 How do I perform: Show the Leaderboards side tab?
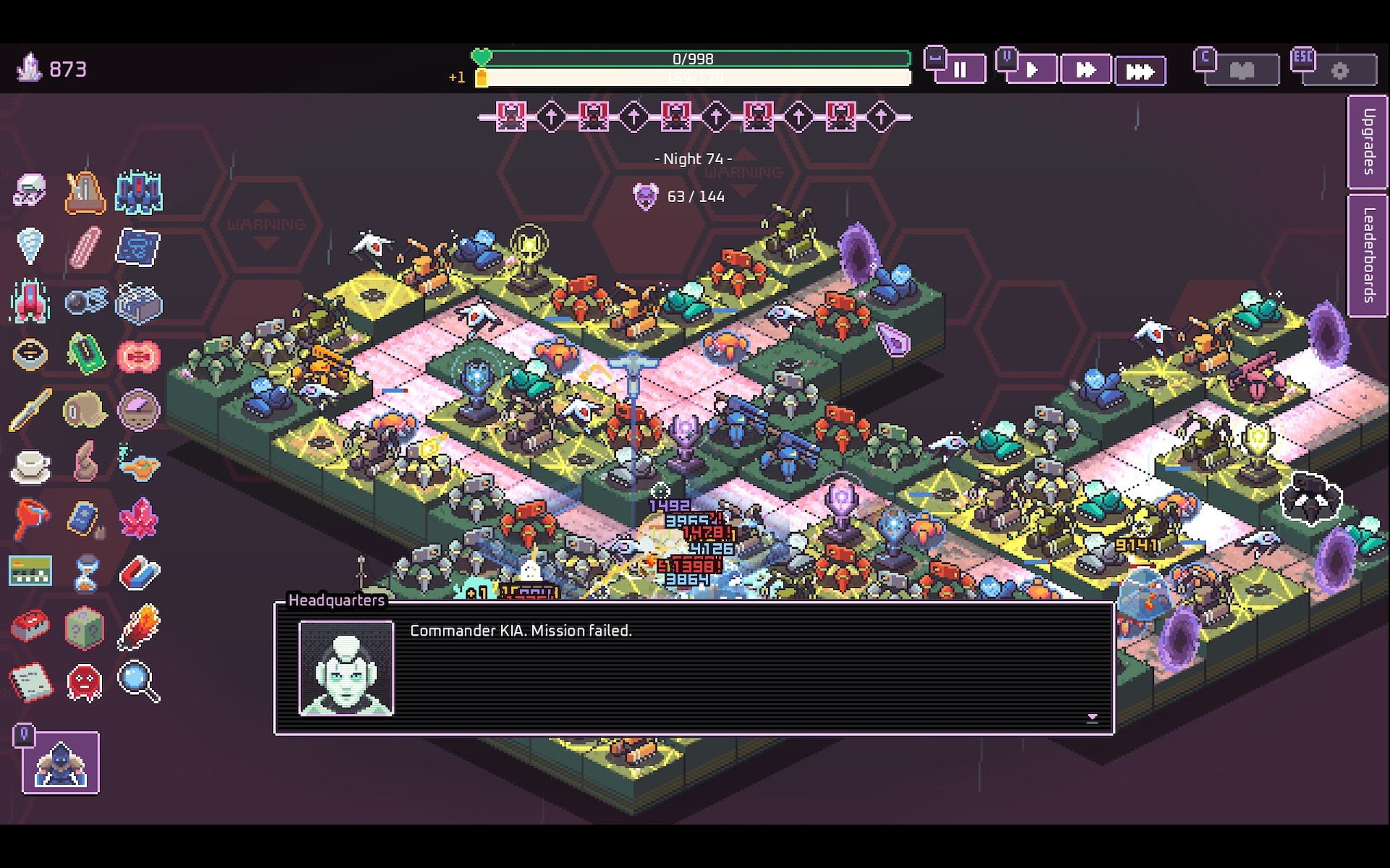pos(1368,256)
